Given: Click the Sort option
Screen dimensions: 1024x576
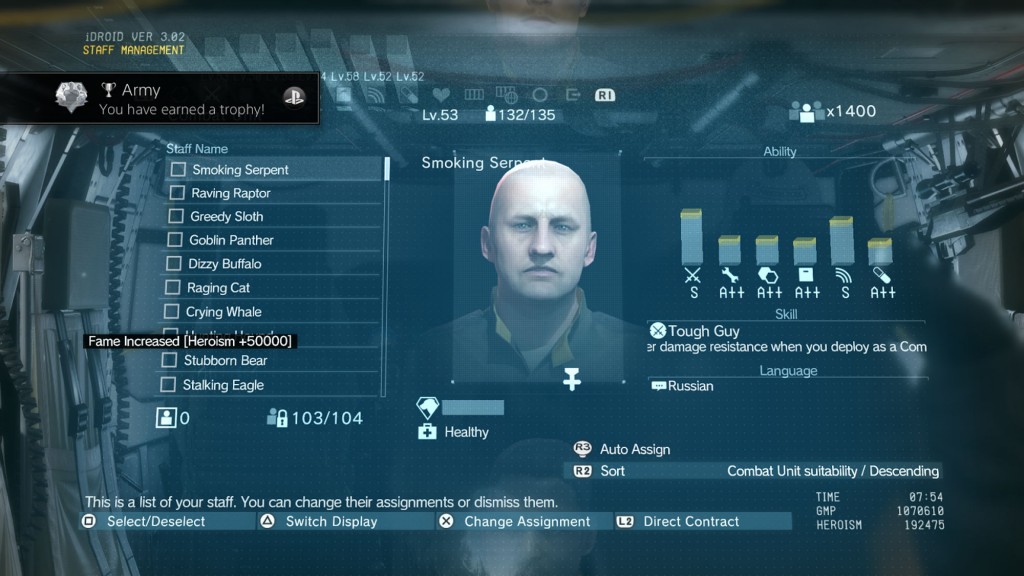Looking at the screenshot, I should pos(613,471).
